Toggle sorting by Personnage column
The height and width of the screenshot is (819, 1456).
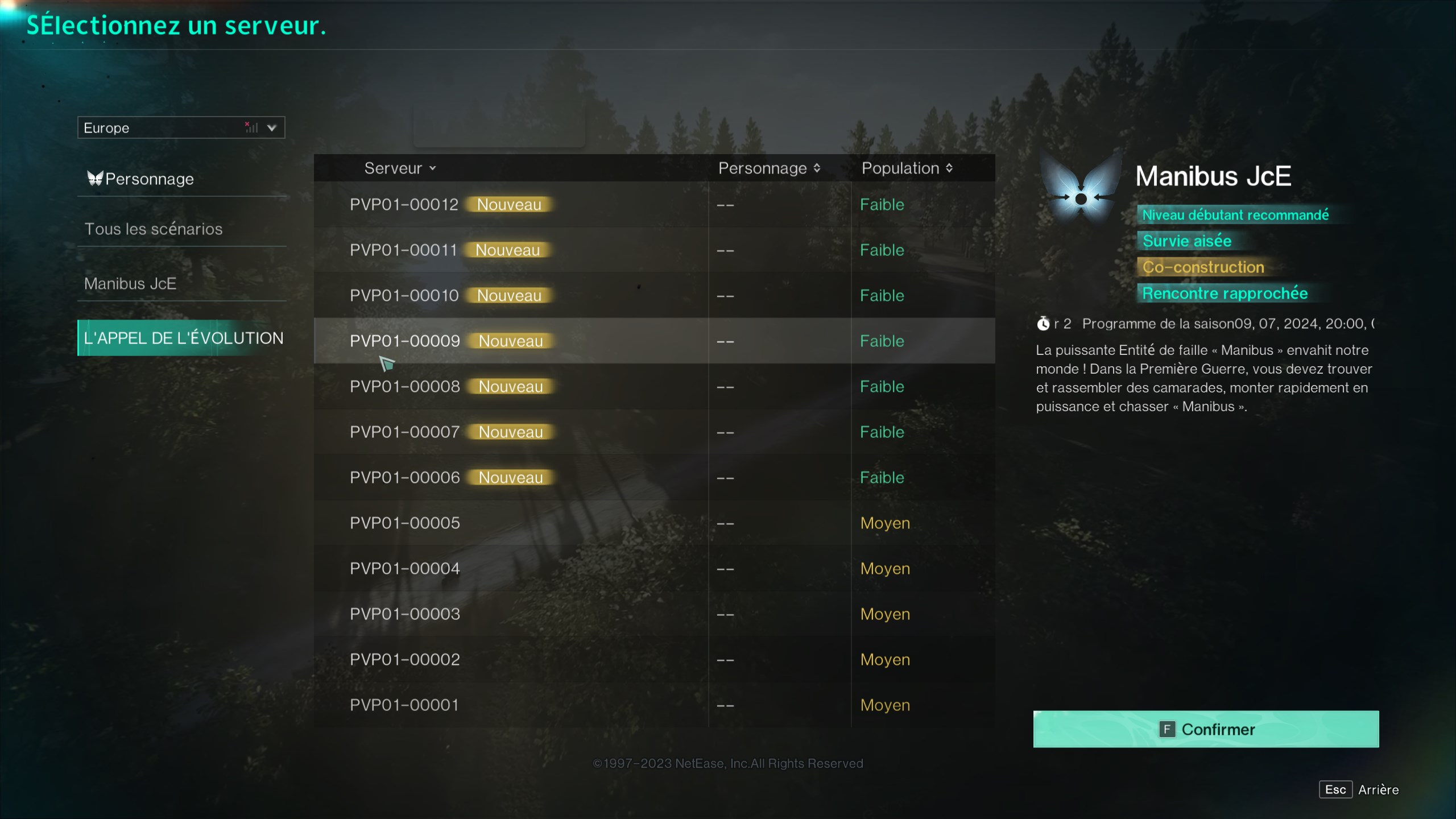(769, 168)
